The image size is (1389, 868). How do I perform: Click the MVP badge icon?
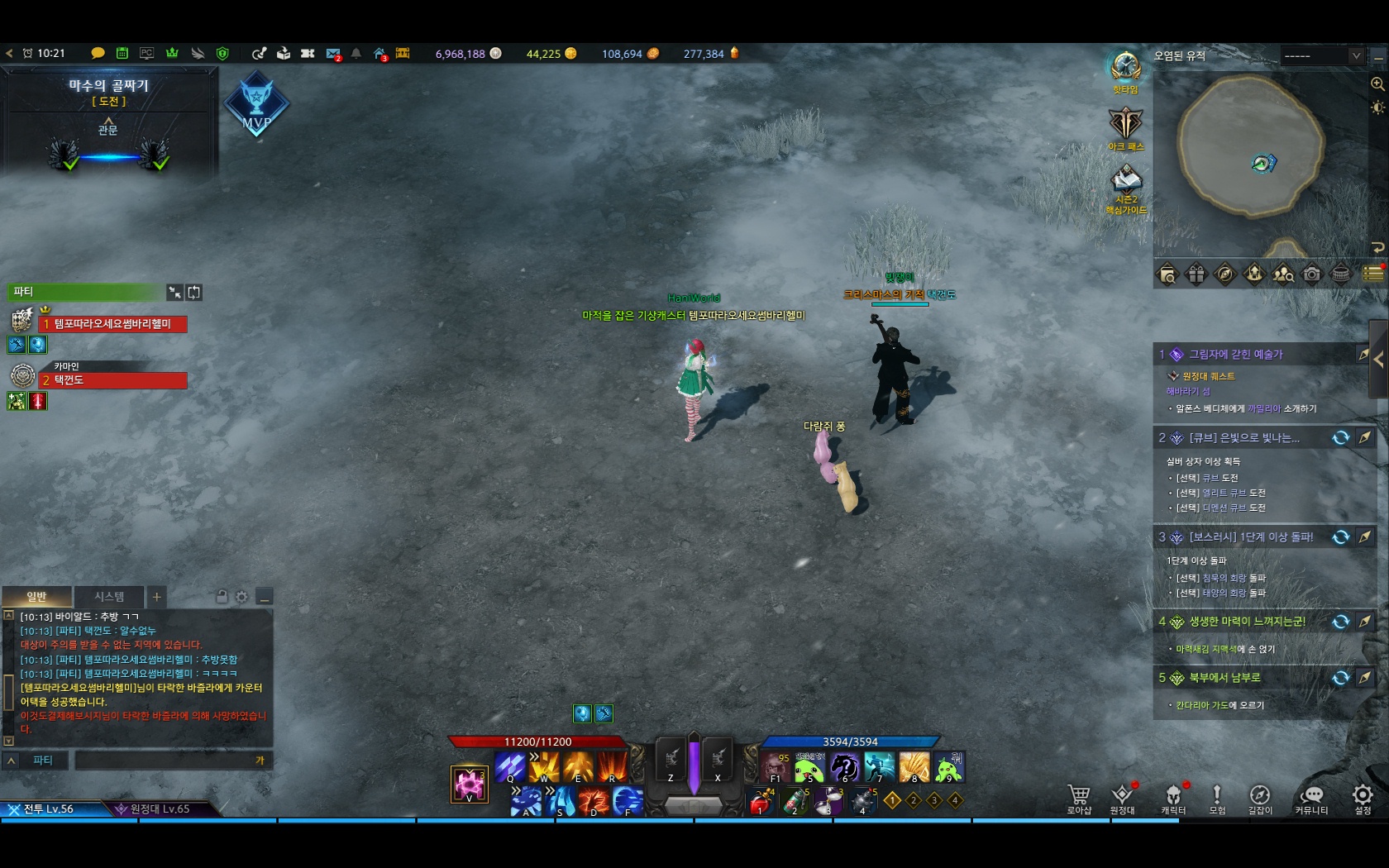tap(256, 103)
